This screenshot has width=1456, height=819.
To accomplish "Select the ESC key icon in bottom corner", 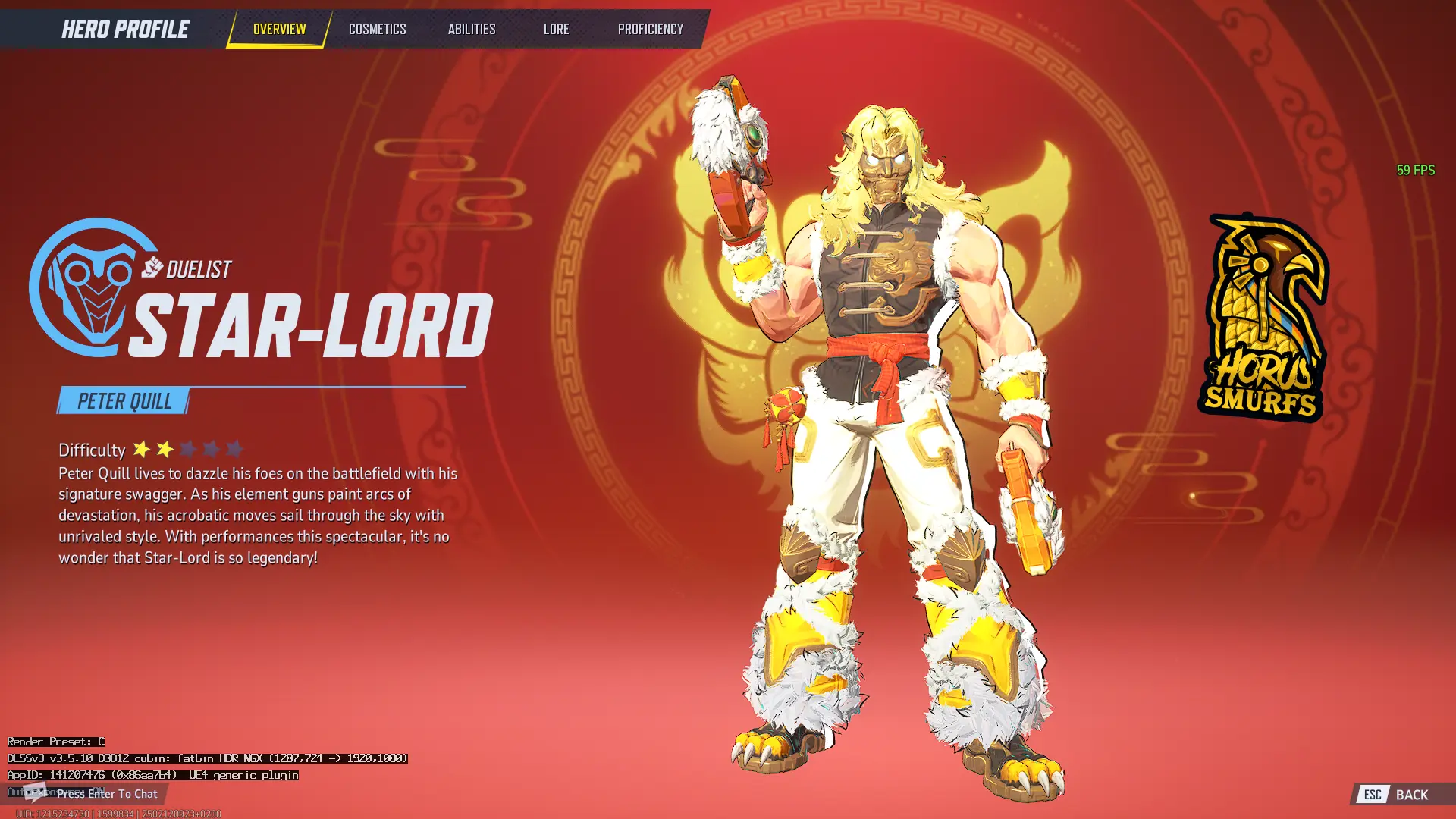I will click(1372, 795).
